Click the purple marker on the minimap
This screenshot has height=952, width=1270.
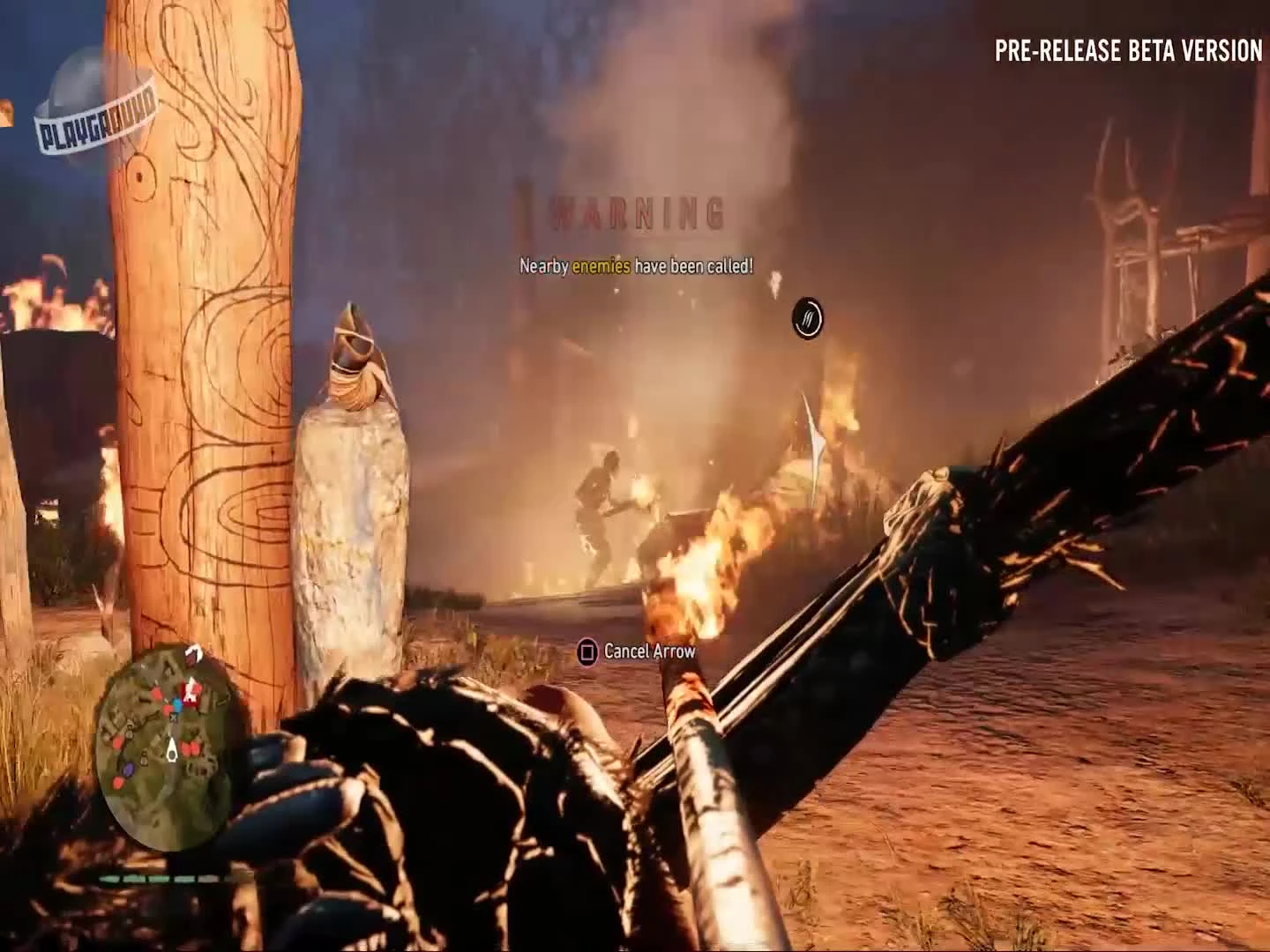(128, 769)
